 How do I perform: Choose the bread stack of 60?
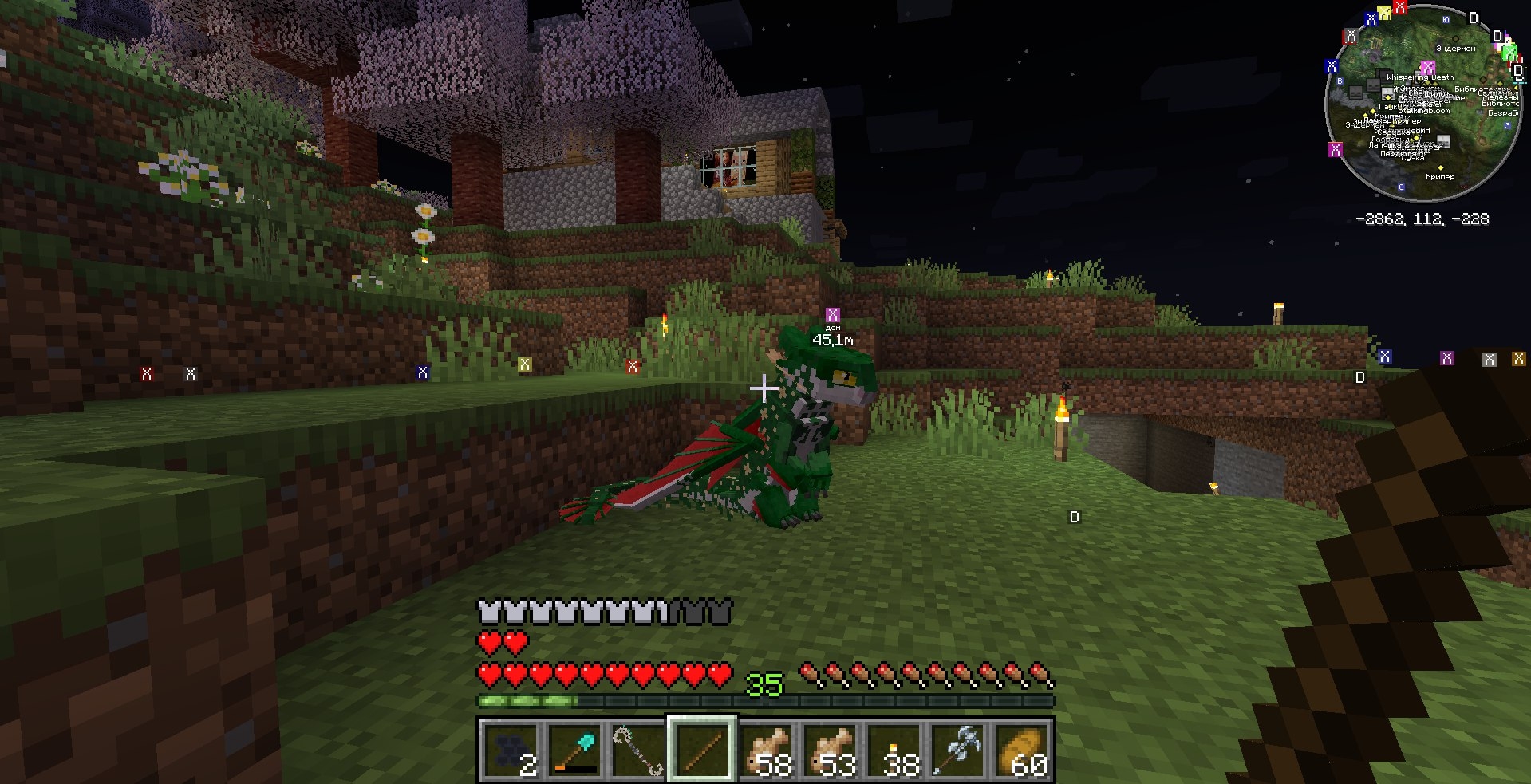point(1023,750)
